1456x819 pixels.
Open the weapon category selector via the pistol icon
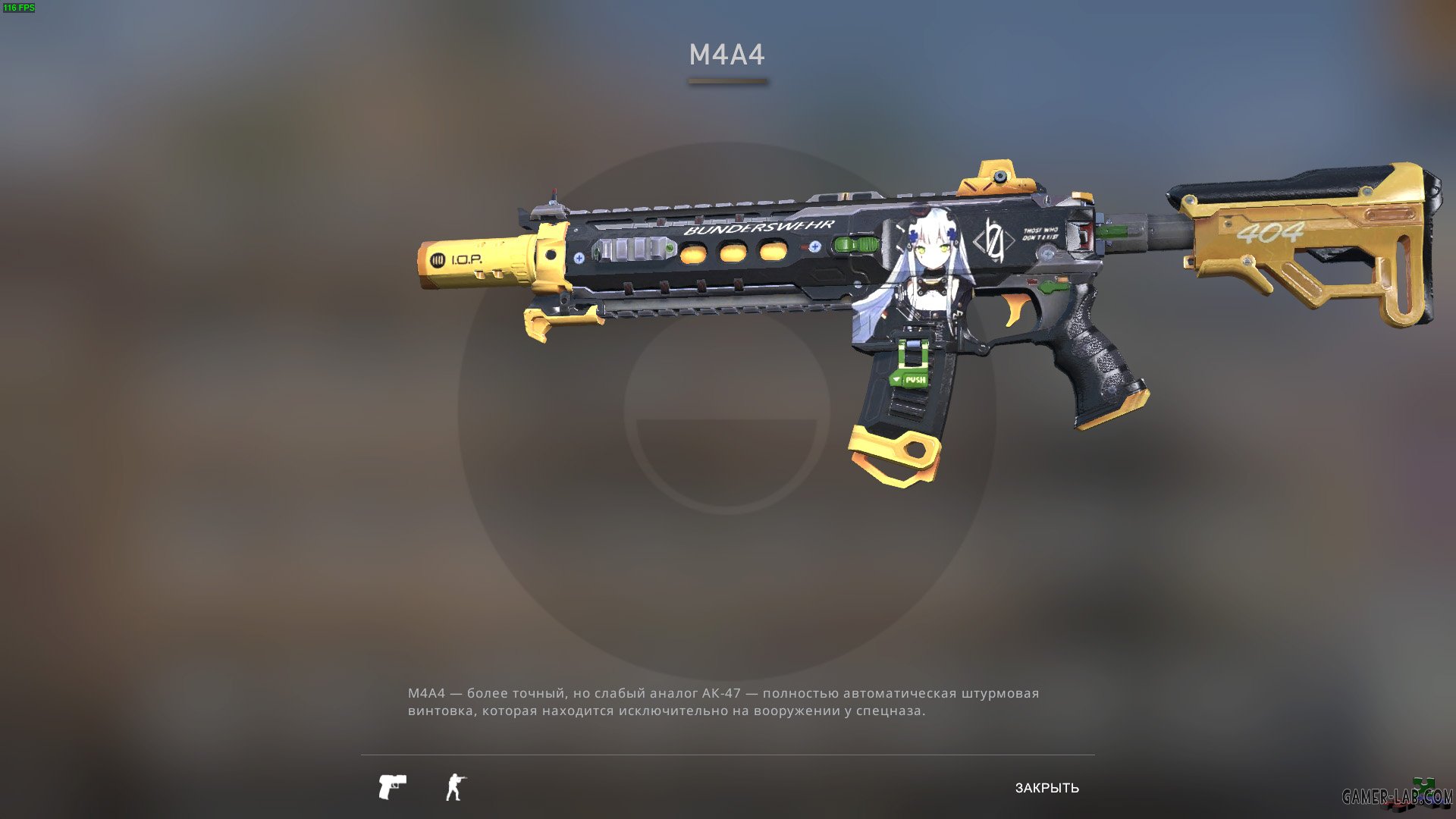point(394,785)
